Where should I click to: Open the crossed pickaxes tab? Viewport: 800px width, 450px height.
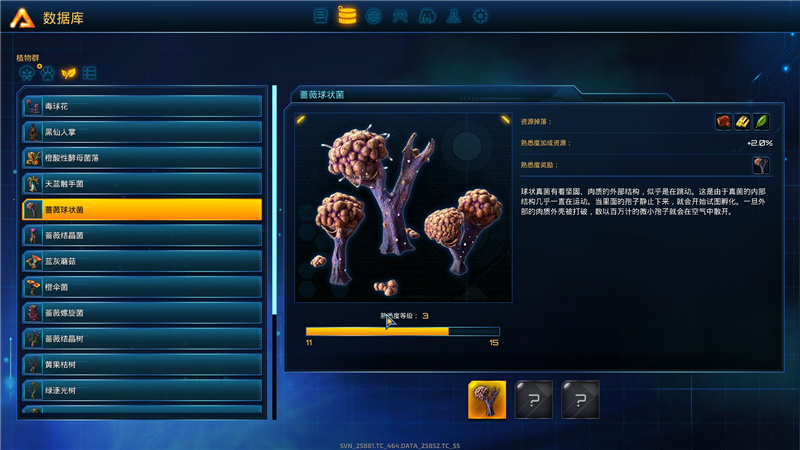(x=400, y=16)
